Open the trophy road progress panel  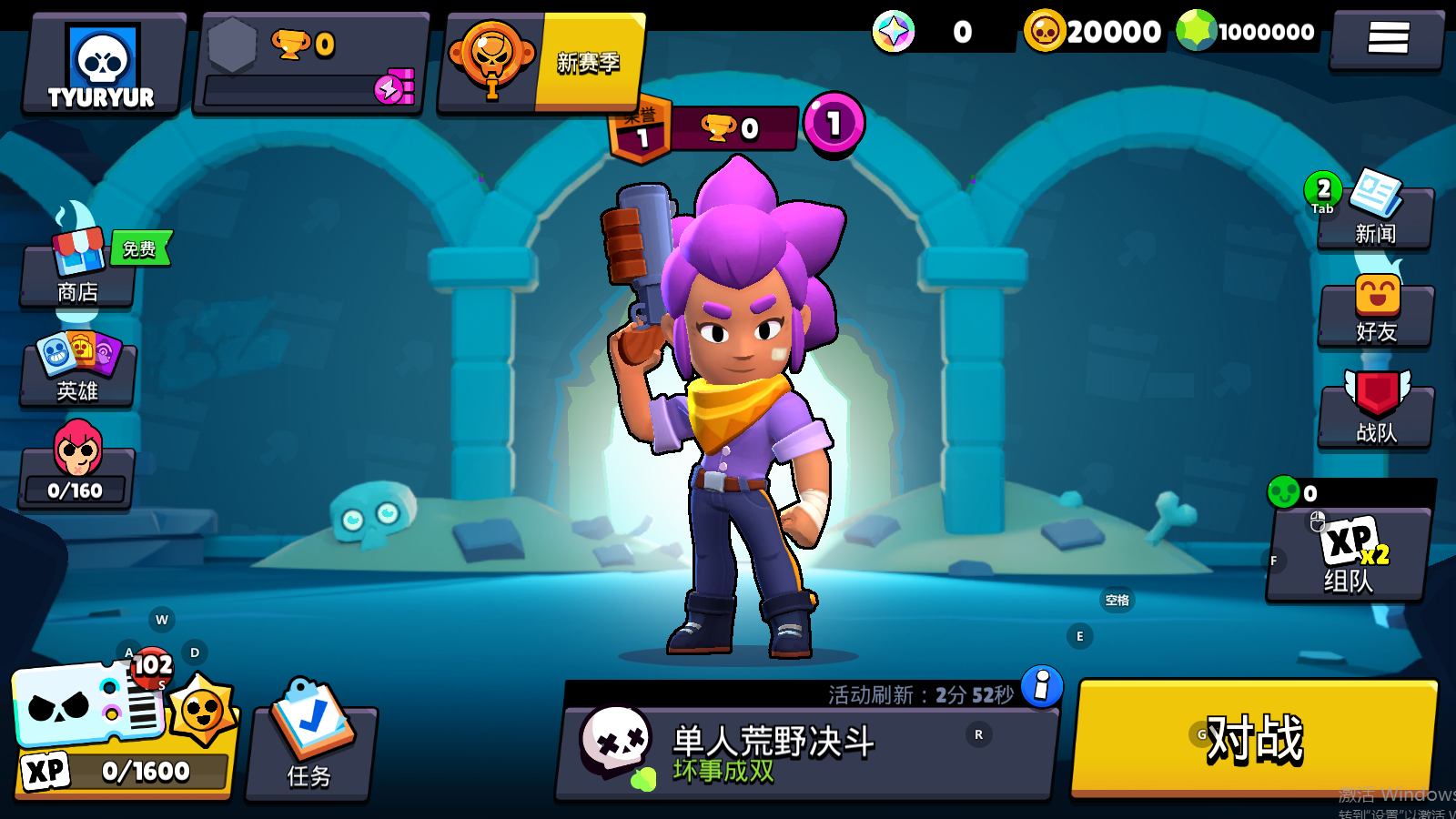309,64
